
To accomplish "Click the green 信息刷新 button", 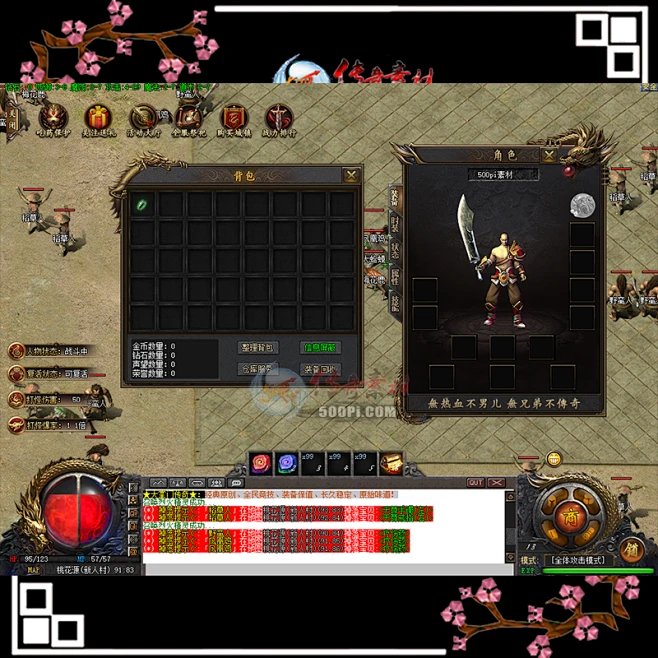I will (x=320, y=347).
